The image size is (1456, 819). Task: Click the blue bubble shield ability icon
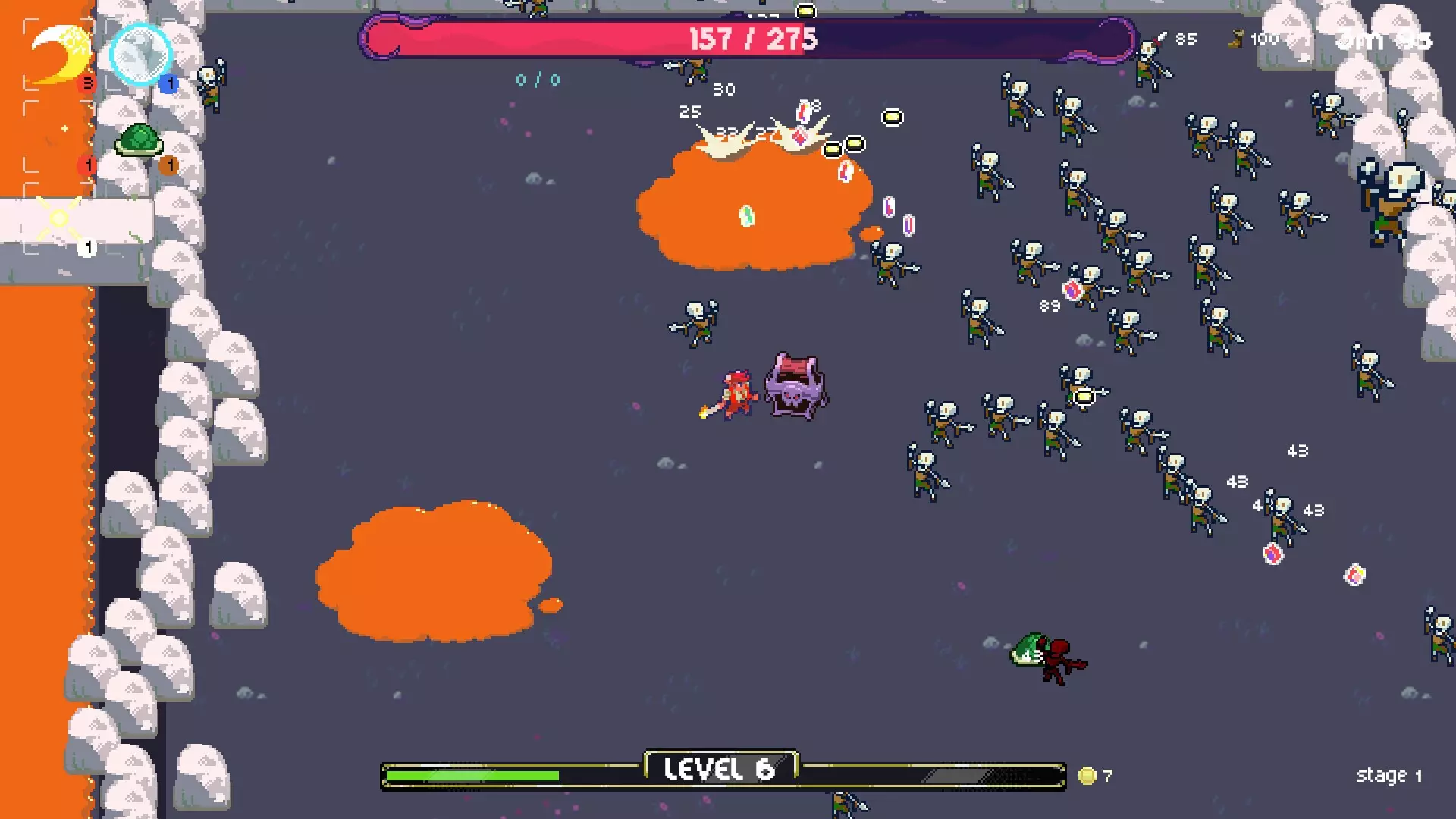click(x=141, y=55)
